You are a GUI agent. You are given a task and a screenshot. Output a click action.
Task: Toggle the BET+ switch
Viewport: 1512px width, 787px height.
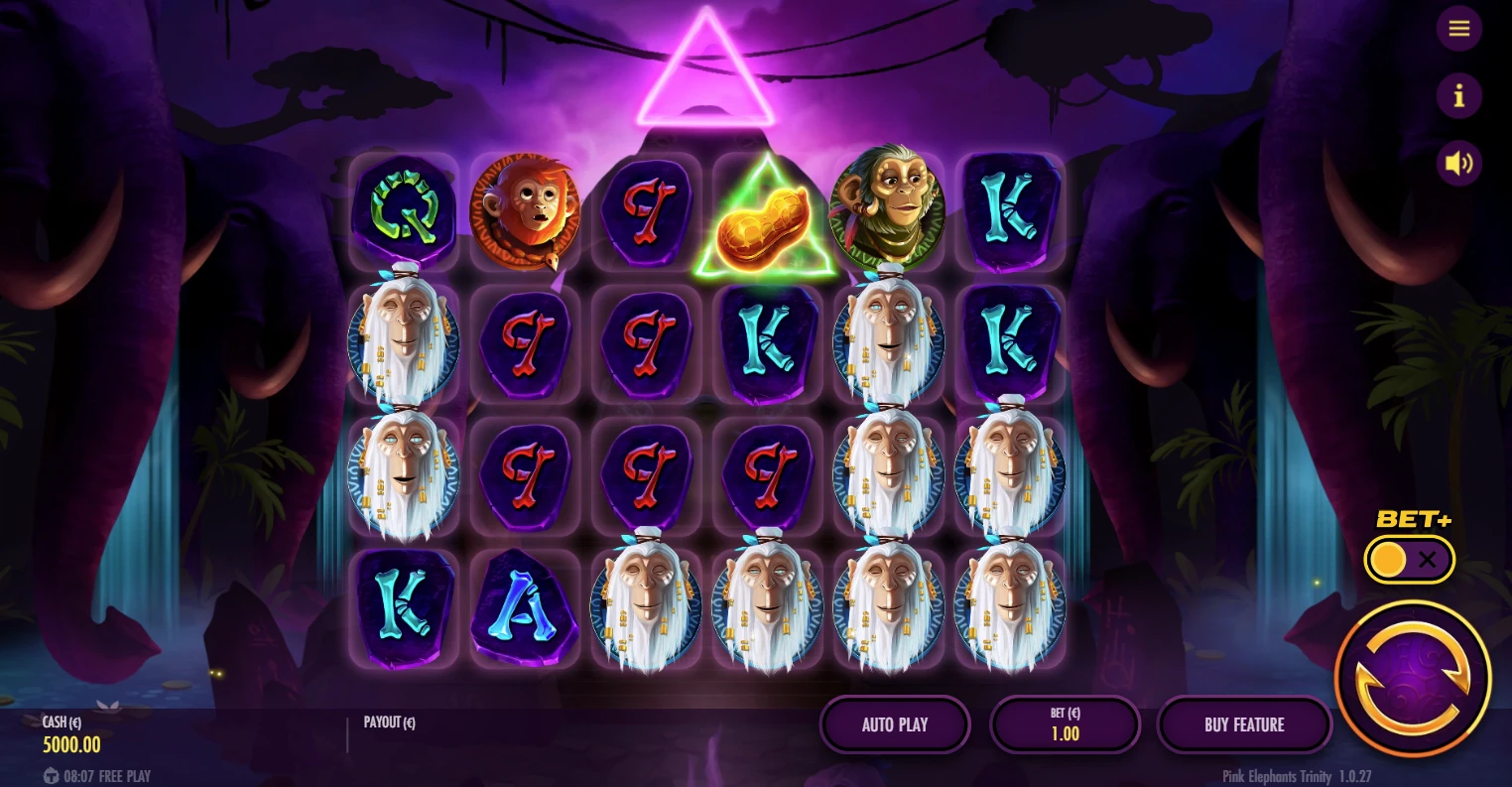[x=1409, y=560]
